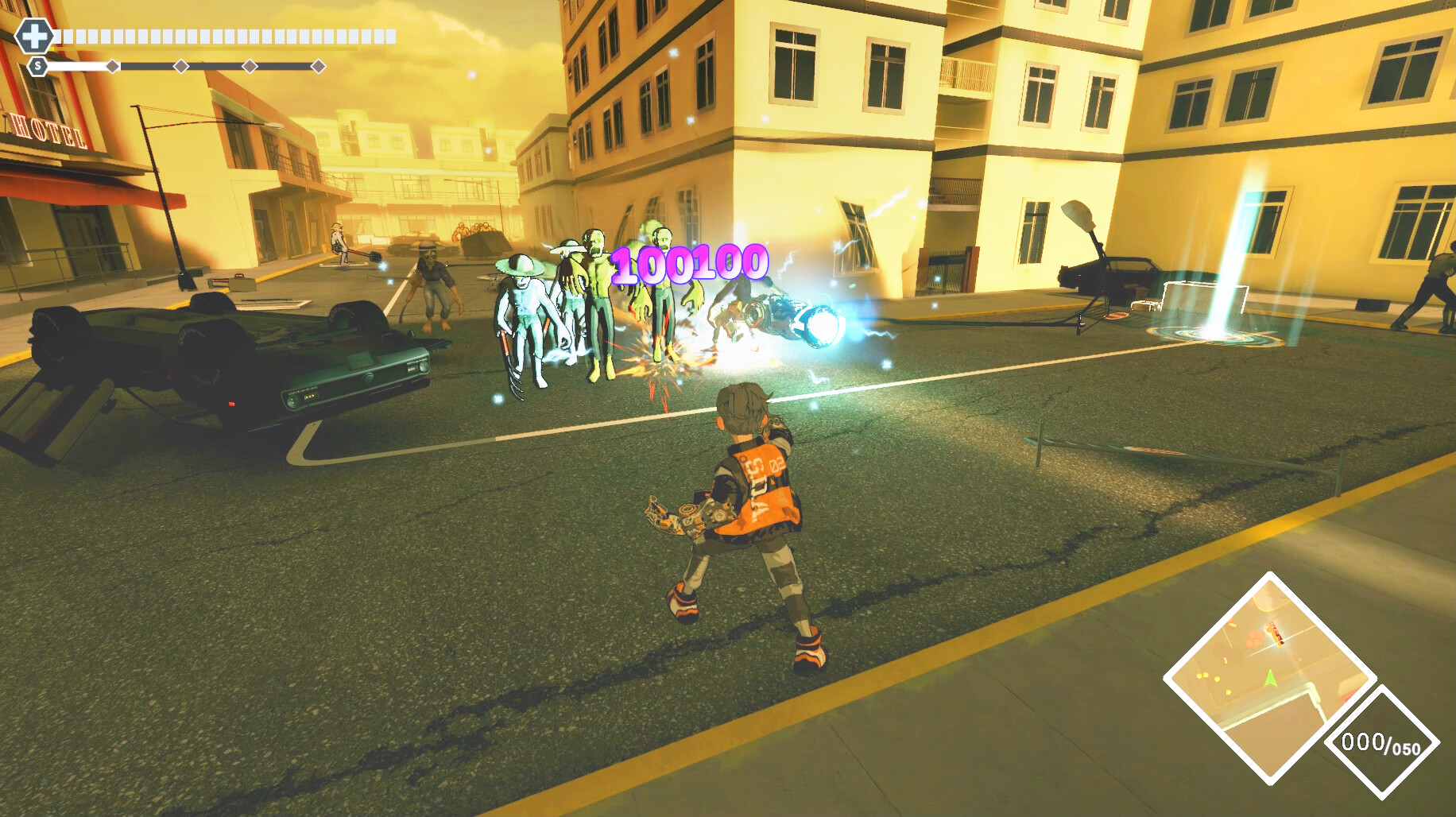Click the green player arrow on the minimap
Viewport: 1456px width, 817px height.
(1269, 678)
